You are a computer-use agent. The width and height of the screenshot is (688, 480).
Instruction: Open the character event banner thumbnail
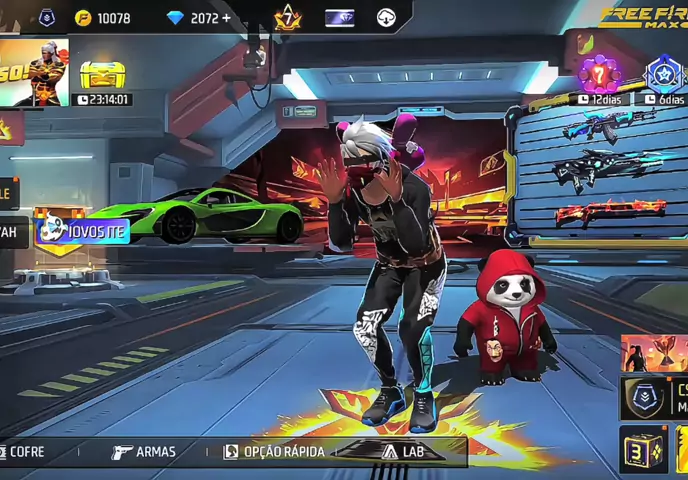(x=35, y=71)
